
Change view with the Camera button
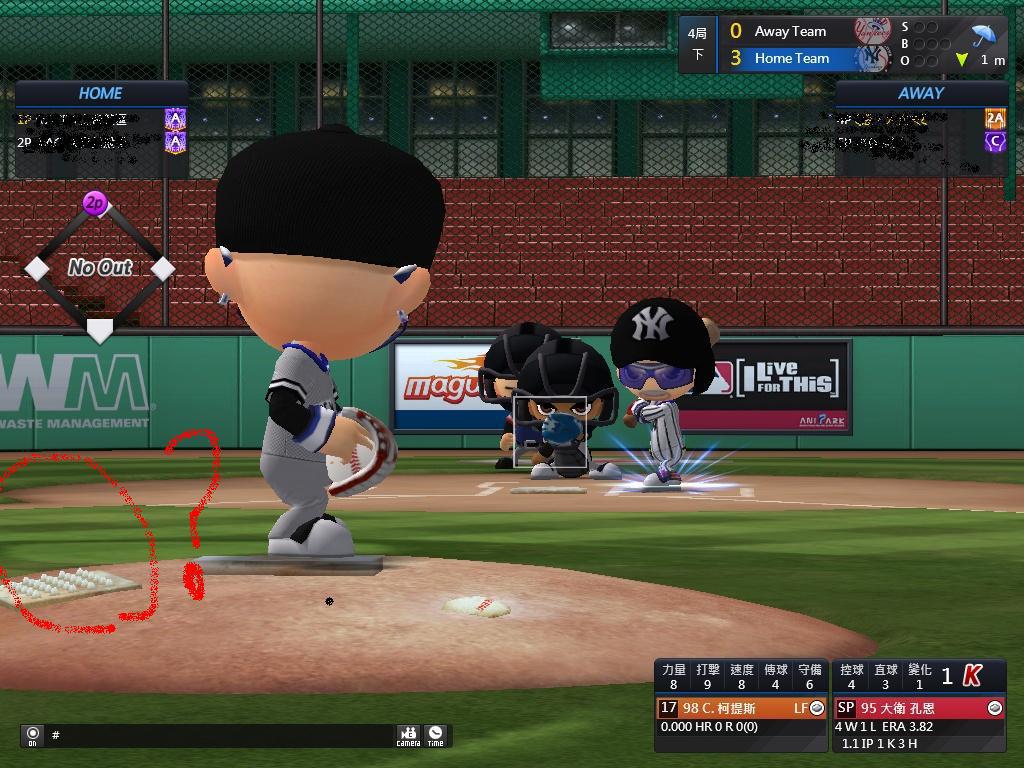(408, 736)
